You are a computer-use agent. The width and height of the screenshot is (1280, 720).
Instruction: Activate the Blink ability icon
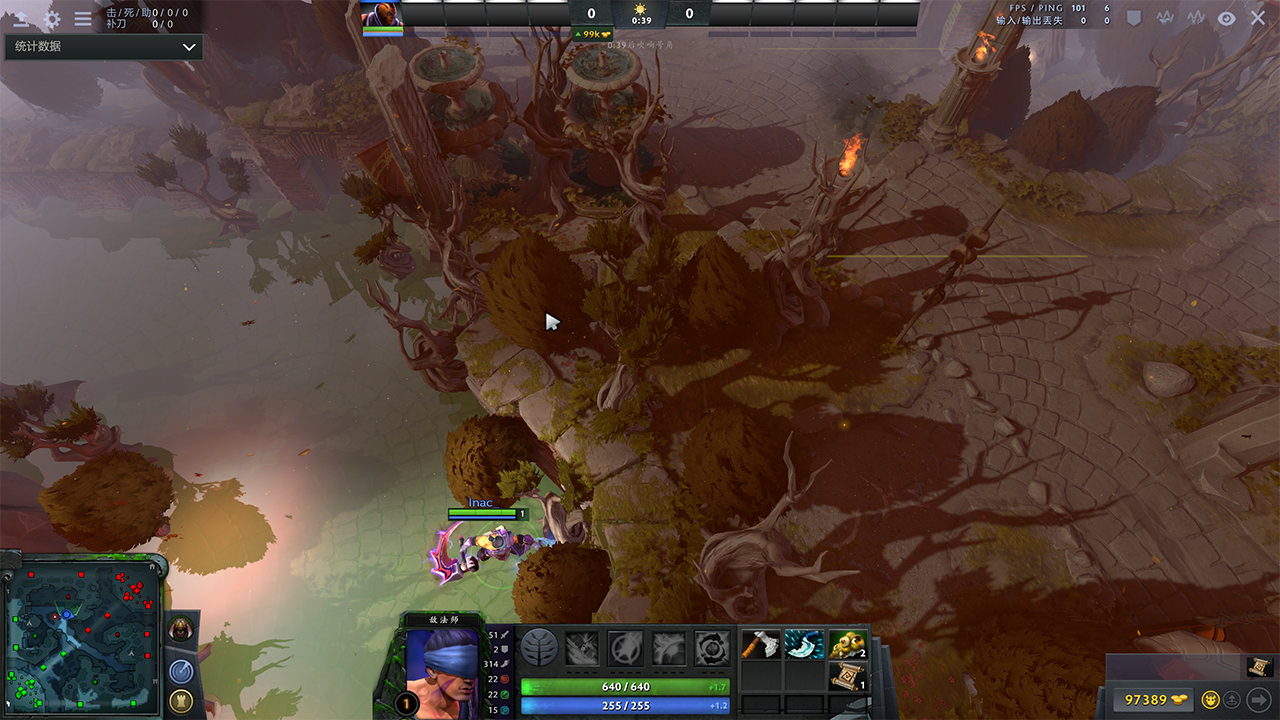coord(626,648)
